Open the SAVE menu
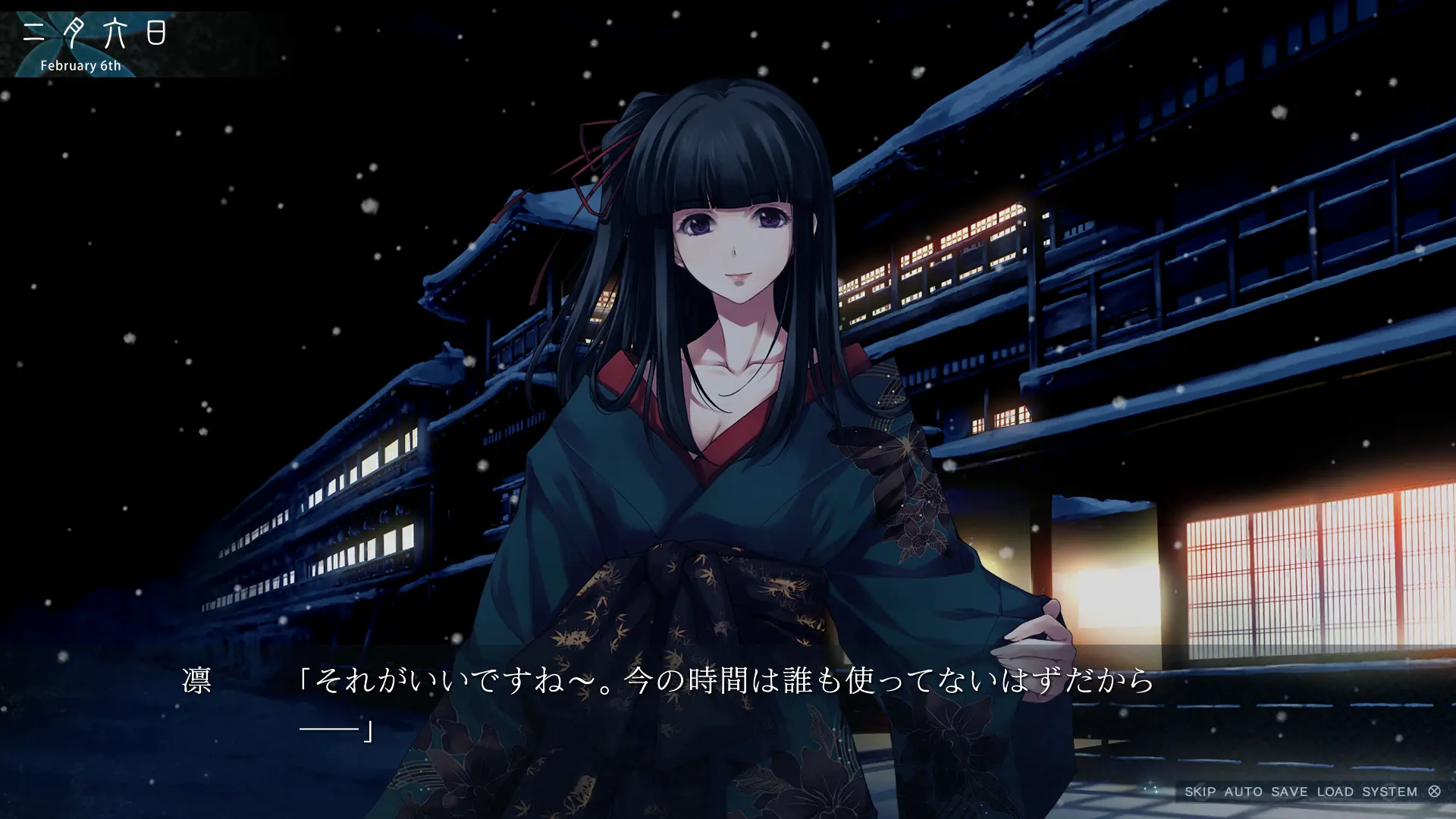This screenshot has width=1456, height=819. pyautogui.click(x=1289, y=792)
